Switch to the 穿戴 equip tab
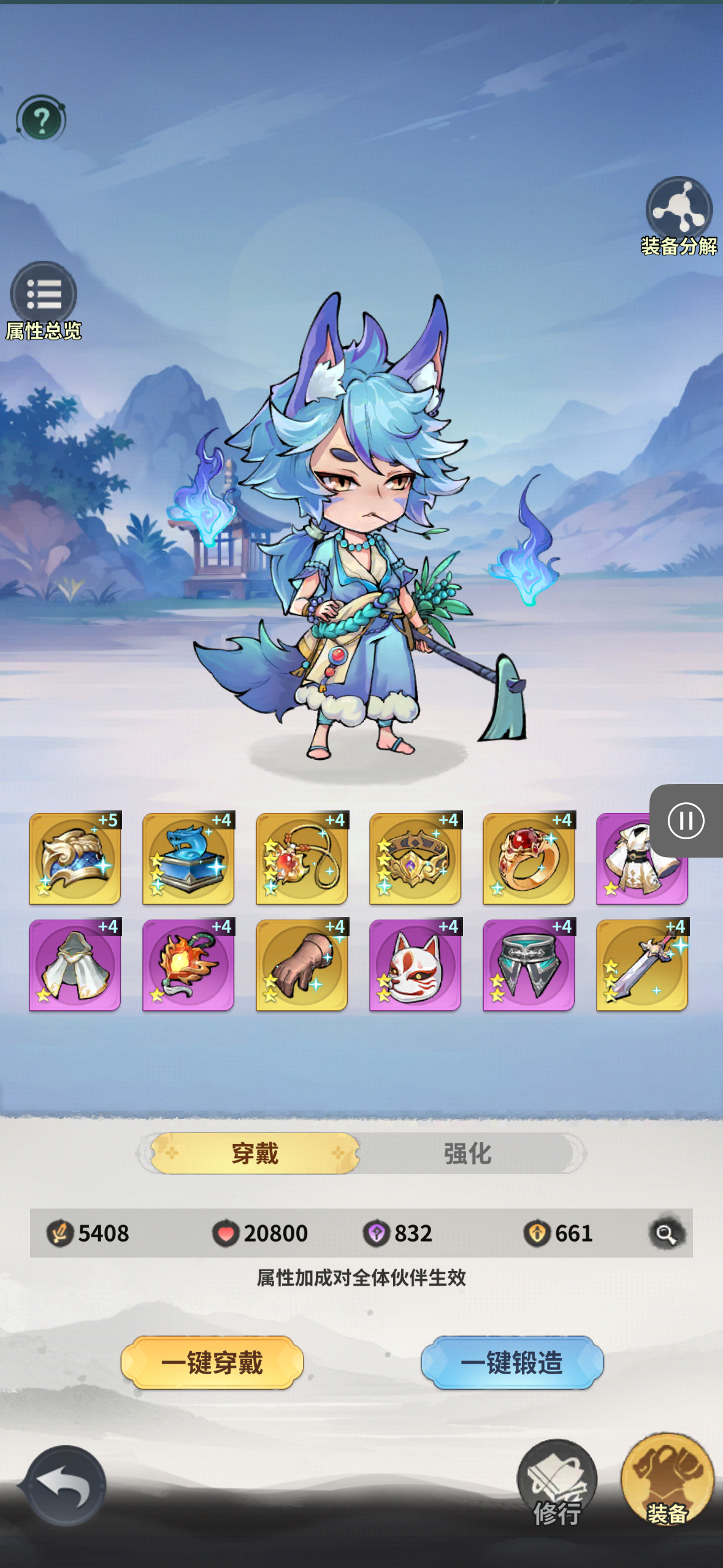Image resolution: width=723 pixels, height=1568 pixels. 255,1153
